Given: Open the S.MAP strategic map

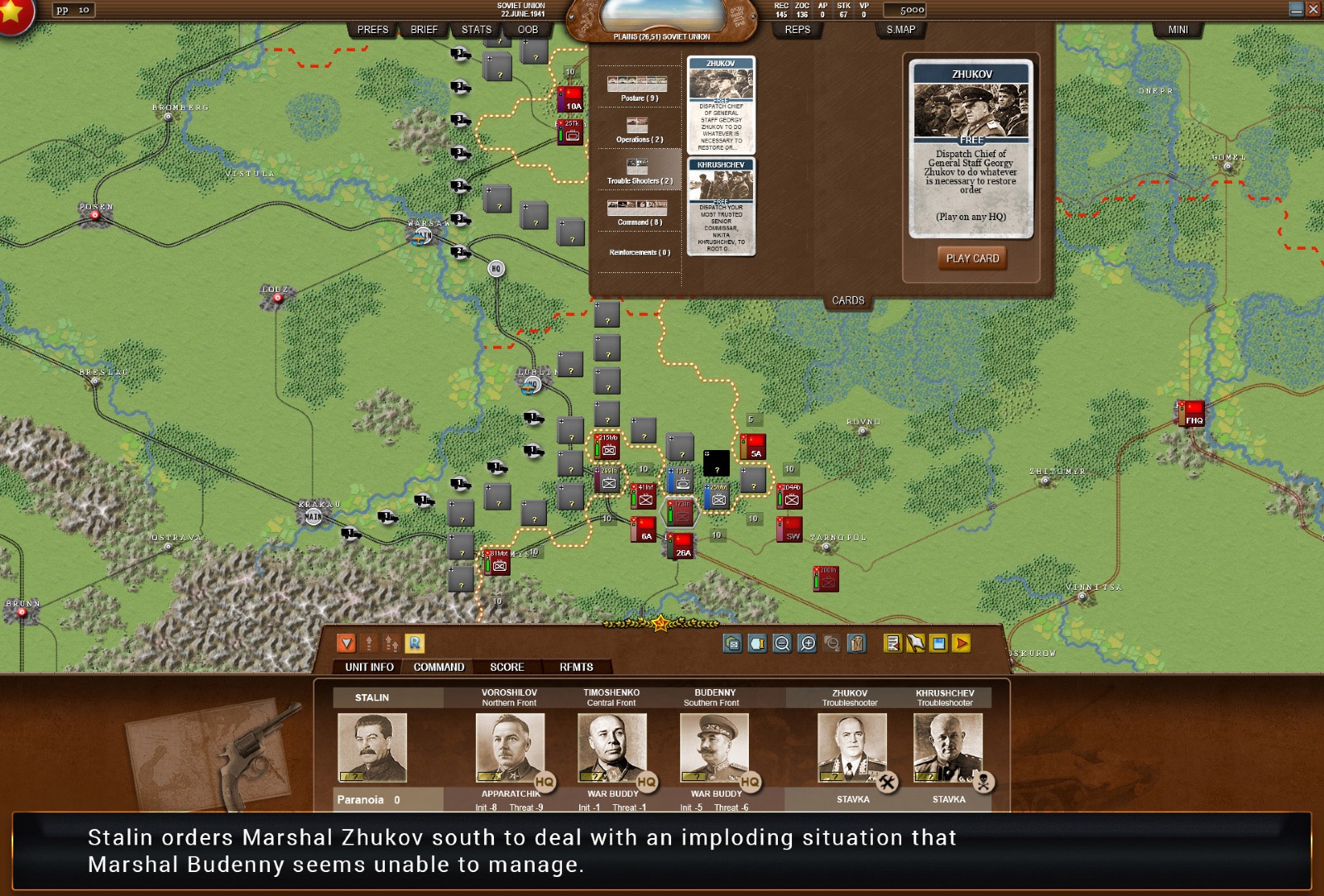Looking at the screenshot, I should tap(900, 30).
